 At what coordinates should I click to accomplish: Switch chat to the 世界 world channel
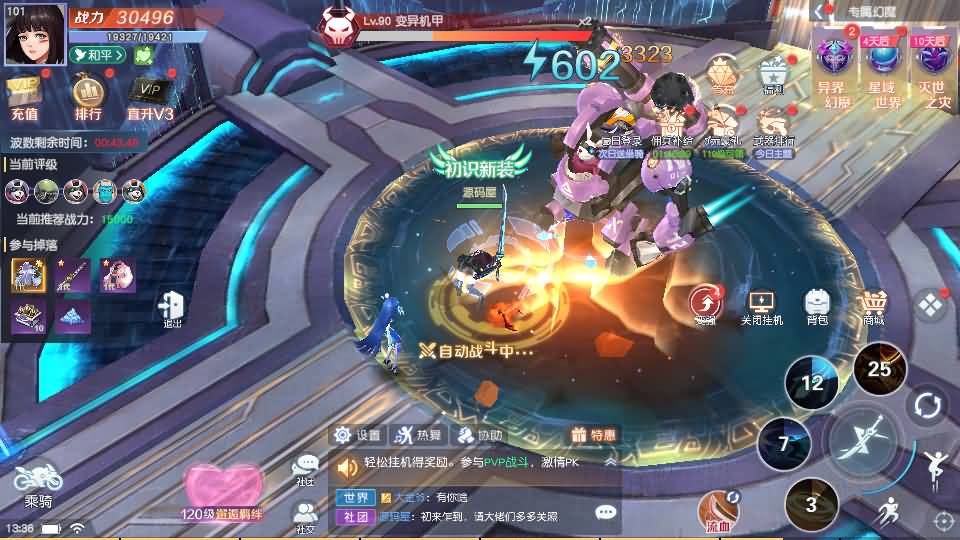(354, 496)
